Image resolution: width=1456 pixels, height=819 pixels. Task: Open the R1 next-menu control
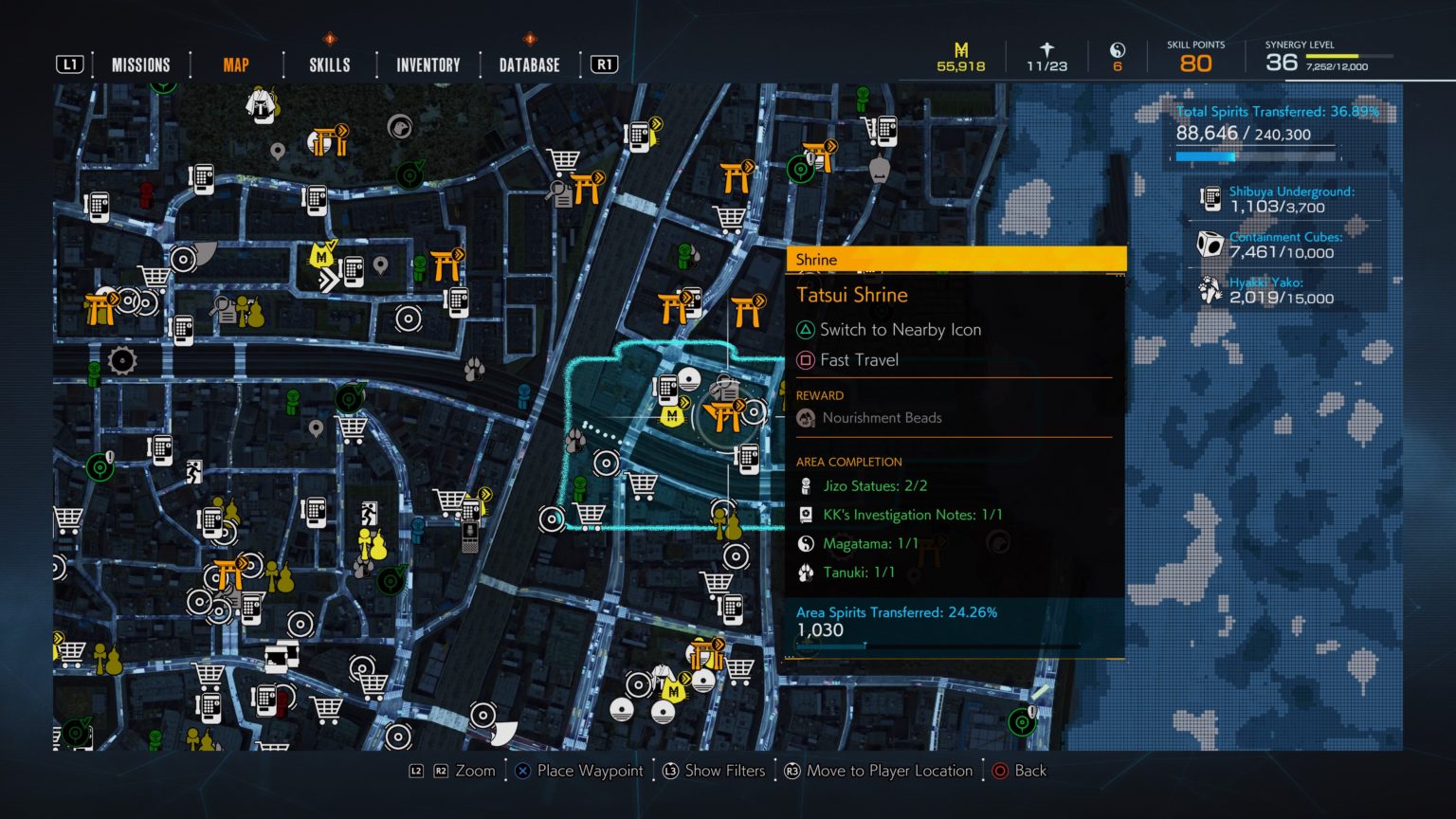point(604,64)
